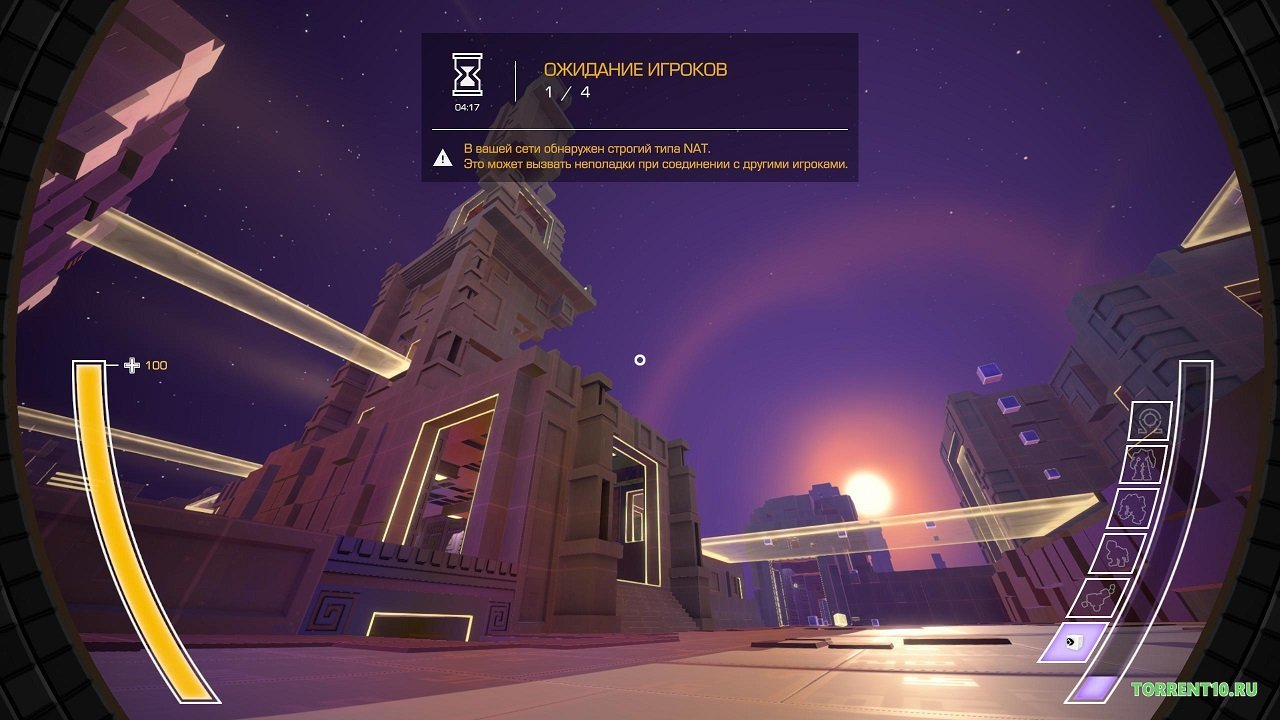Click the yellow warning triangle icon
The image size is (1280, 720).
point(440,157)
